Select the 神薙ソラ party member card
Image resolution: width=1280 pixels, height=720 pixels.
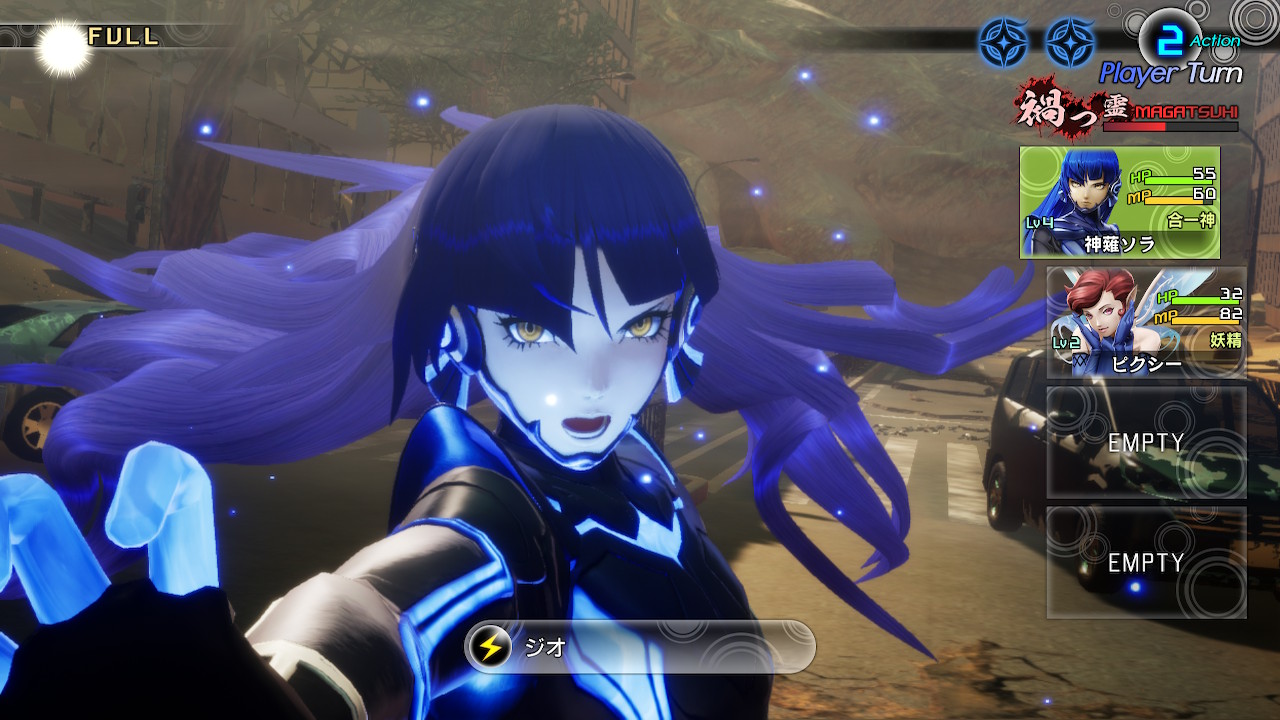[x=1119, y=203]
